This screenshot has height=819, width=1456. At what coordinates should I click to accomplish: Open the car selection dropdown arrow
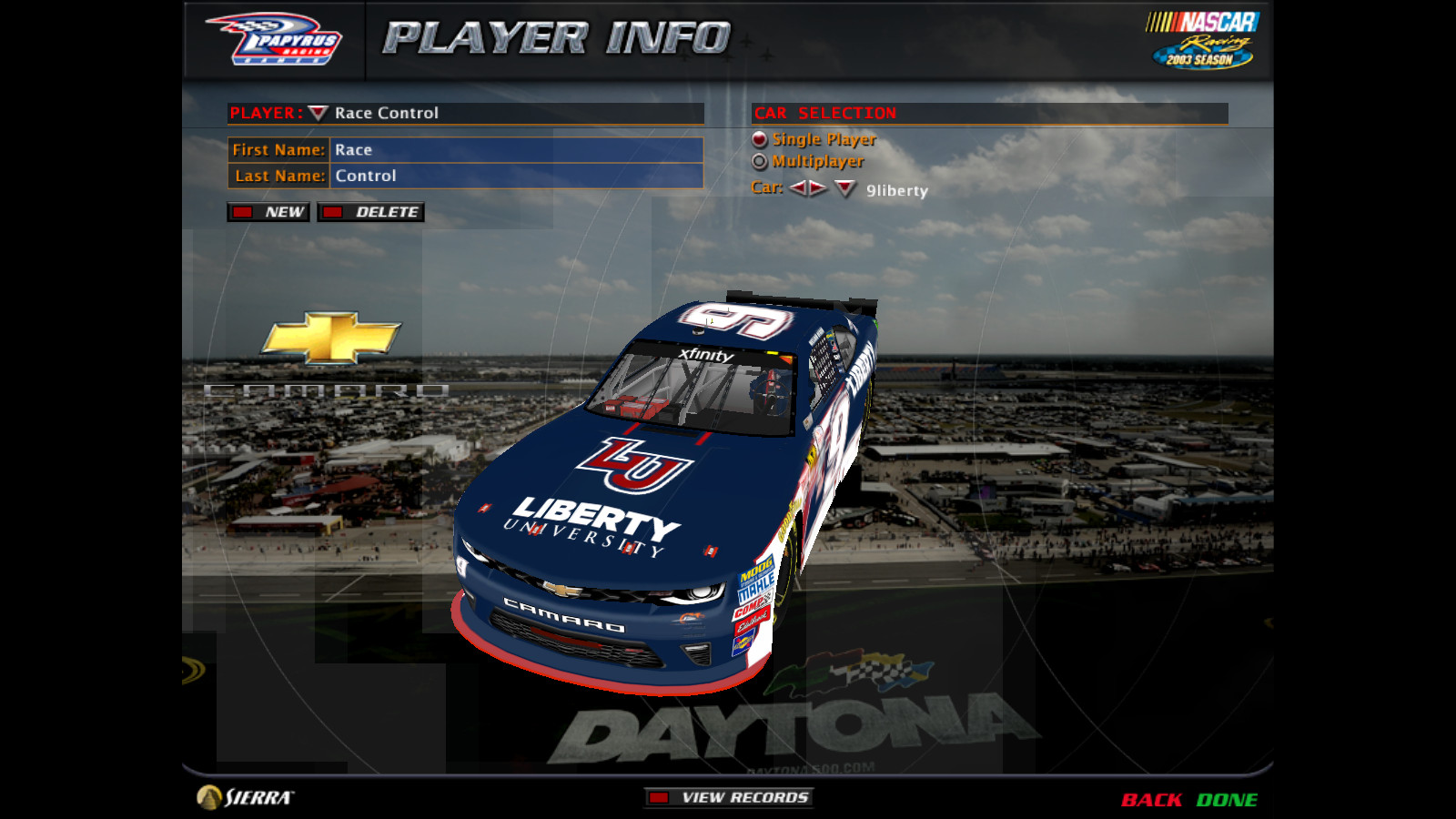(845, 189)
